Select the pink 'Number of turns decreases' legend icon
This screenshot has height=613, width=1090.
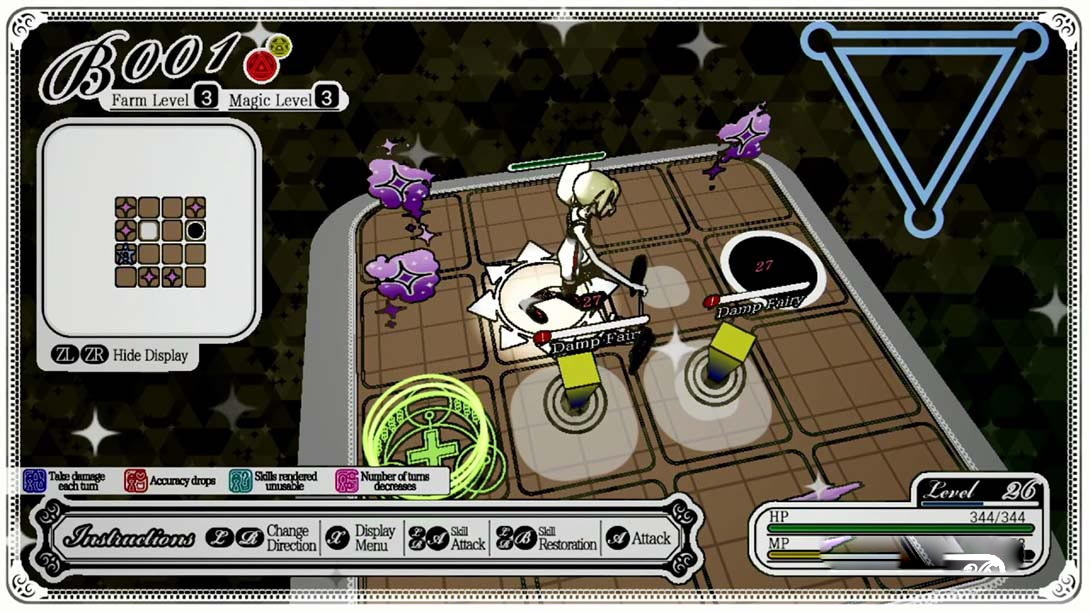[347, 482]
